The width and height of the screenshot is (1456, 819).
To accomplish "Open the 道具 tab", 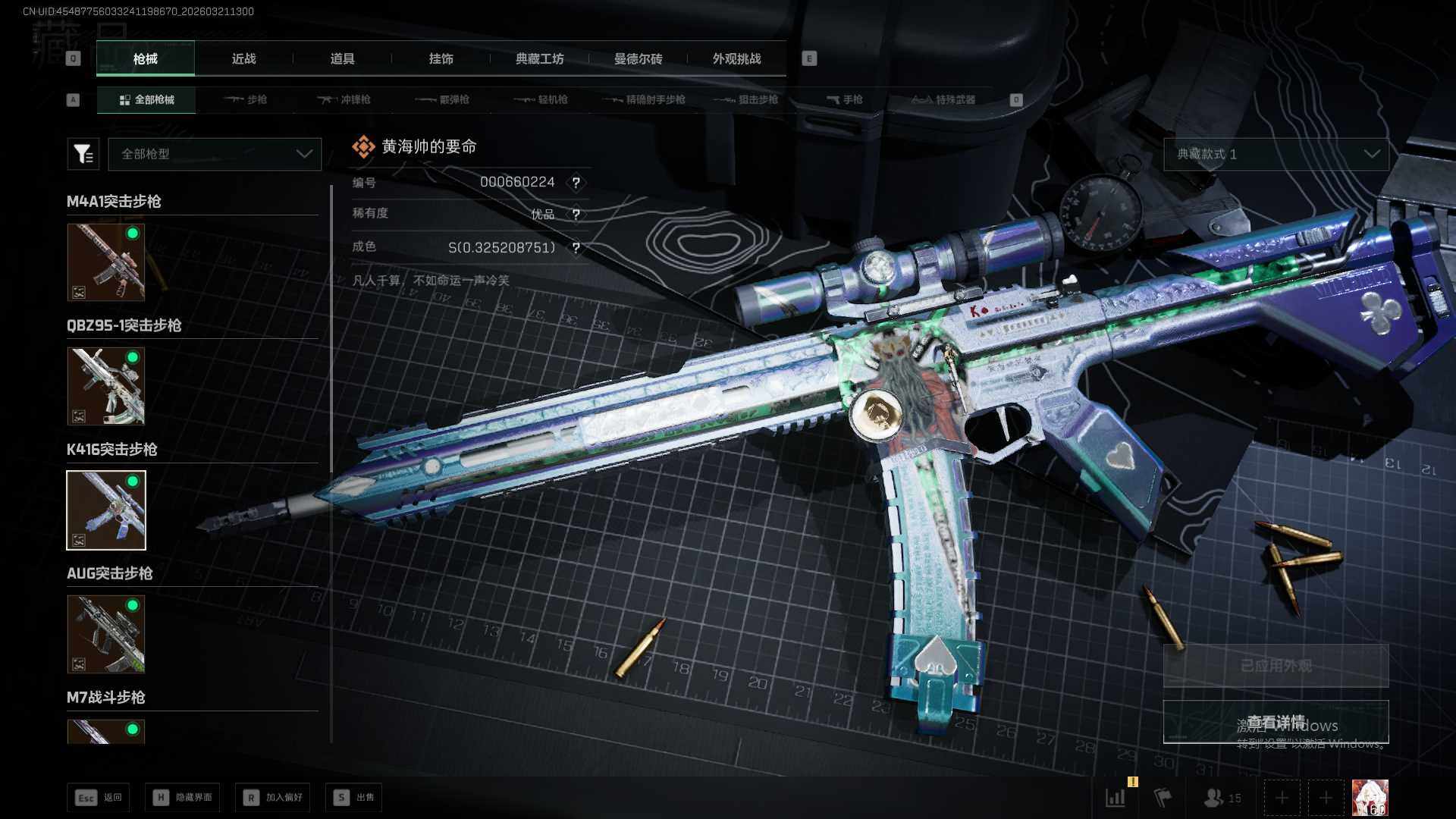I will (x=342, y=58).
